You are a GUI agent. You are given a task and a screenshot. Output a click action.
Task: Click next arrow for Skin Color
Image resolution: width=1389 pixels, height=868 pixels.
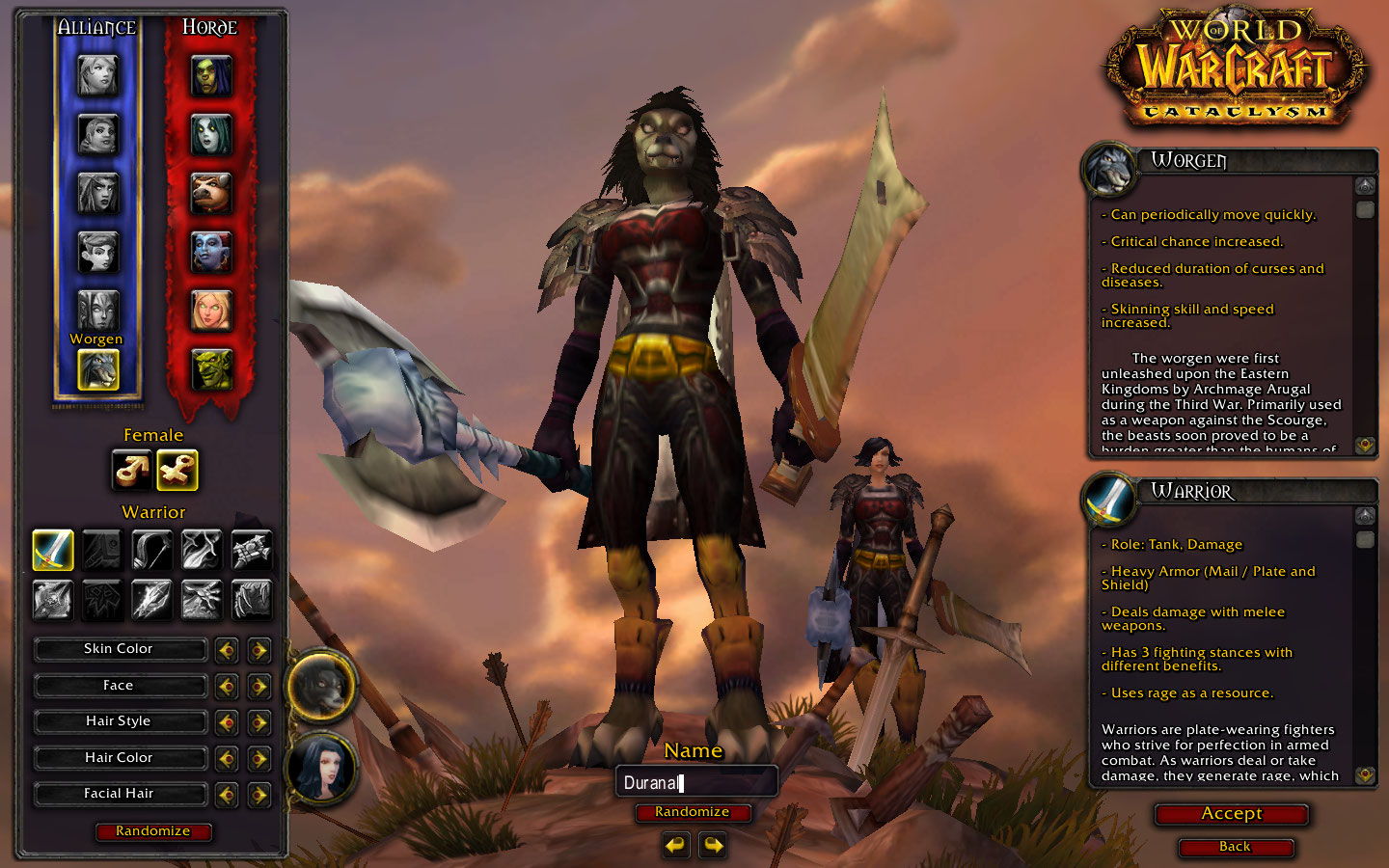pos(259,650)
